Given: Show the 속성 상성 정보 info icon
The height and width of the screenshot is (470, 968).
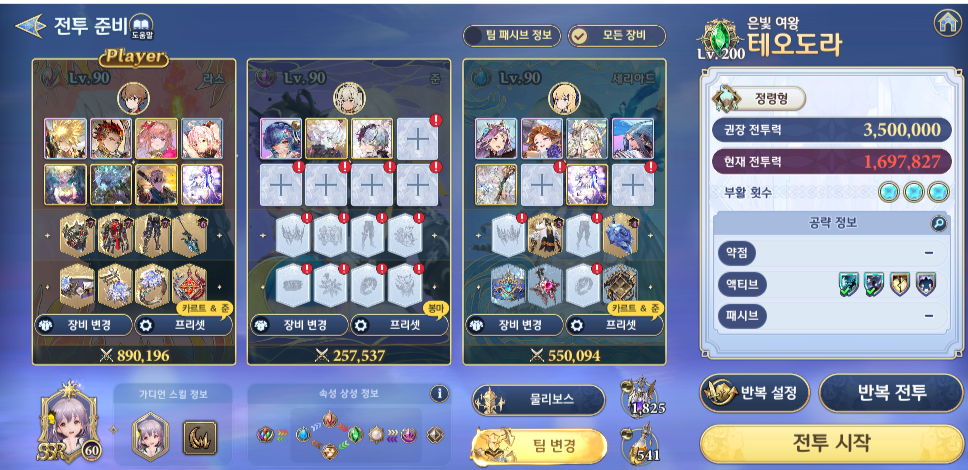Looking at the screenshot, I should pos(439,394).
